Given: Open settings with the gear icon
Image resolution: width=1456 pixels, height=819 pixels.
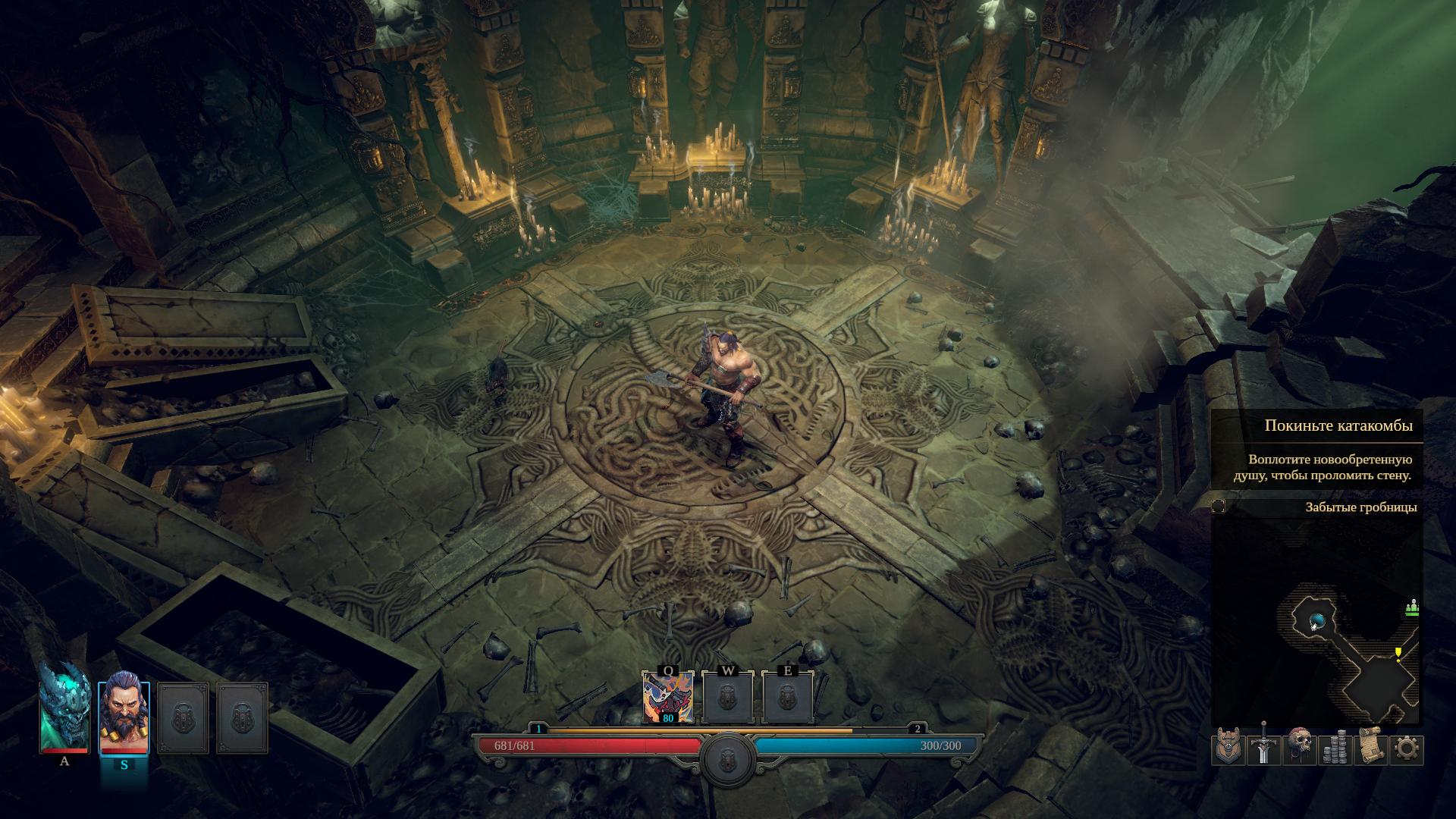Looking at the screenshot, I should (x=1406, y=748).
